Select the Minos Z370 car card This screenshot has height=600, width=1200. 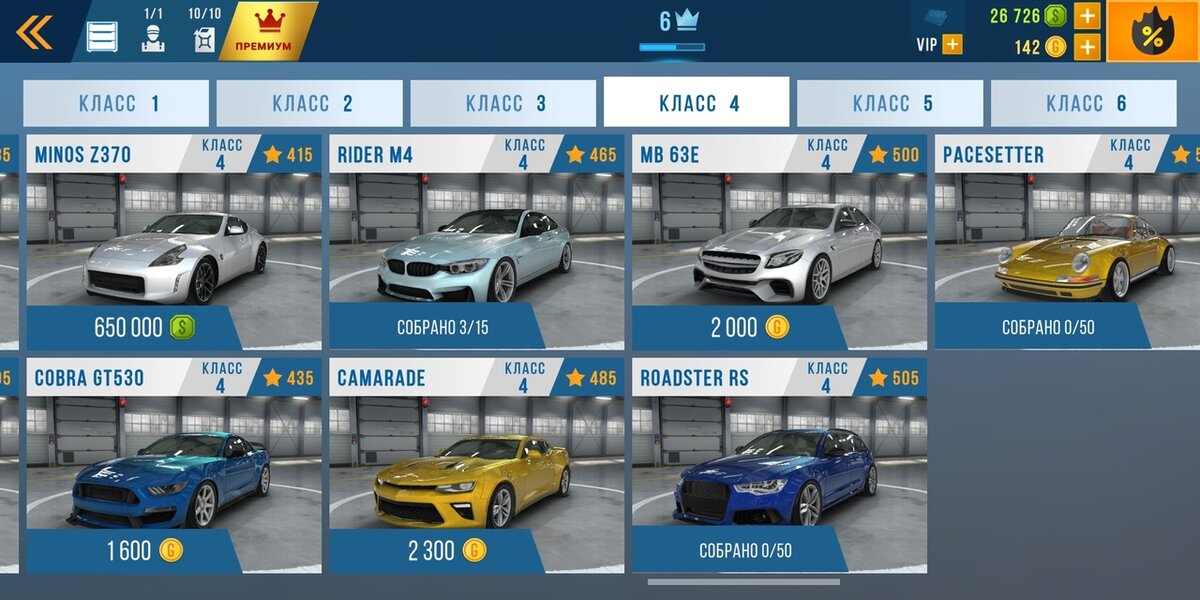[174, 242]
